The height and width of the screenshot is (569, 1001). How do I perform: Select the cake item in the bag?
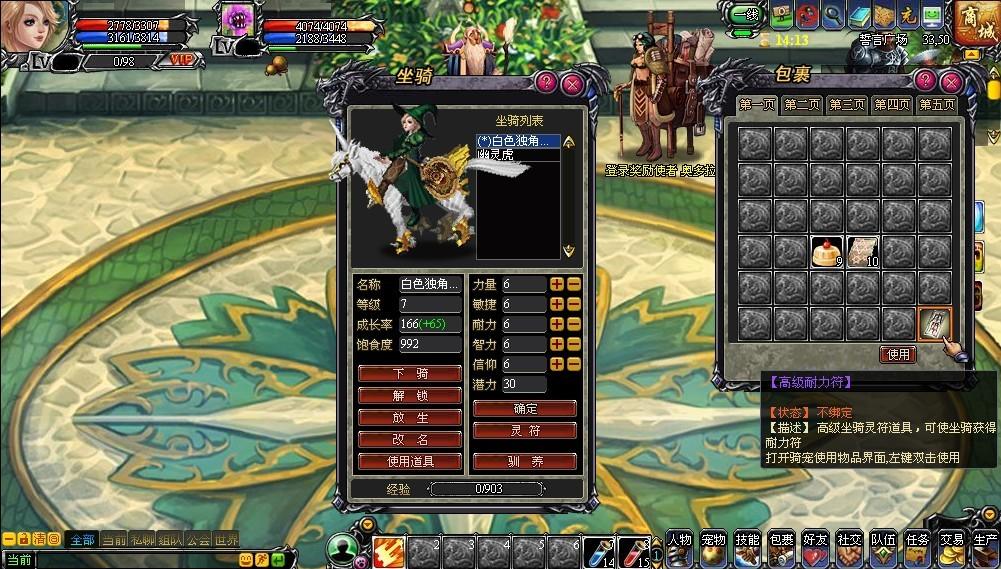point(826,250)
